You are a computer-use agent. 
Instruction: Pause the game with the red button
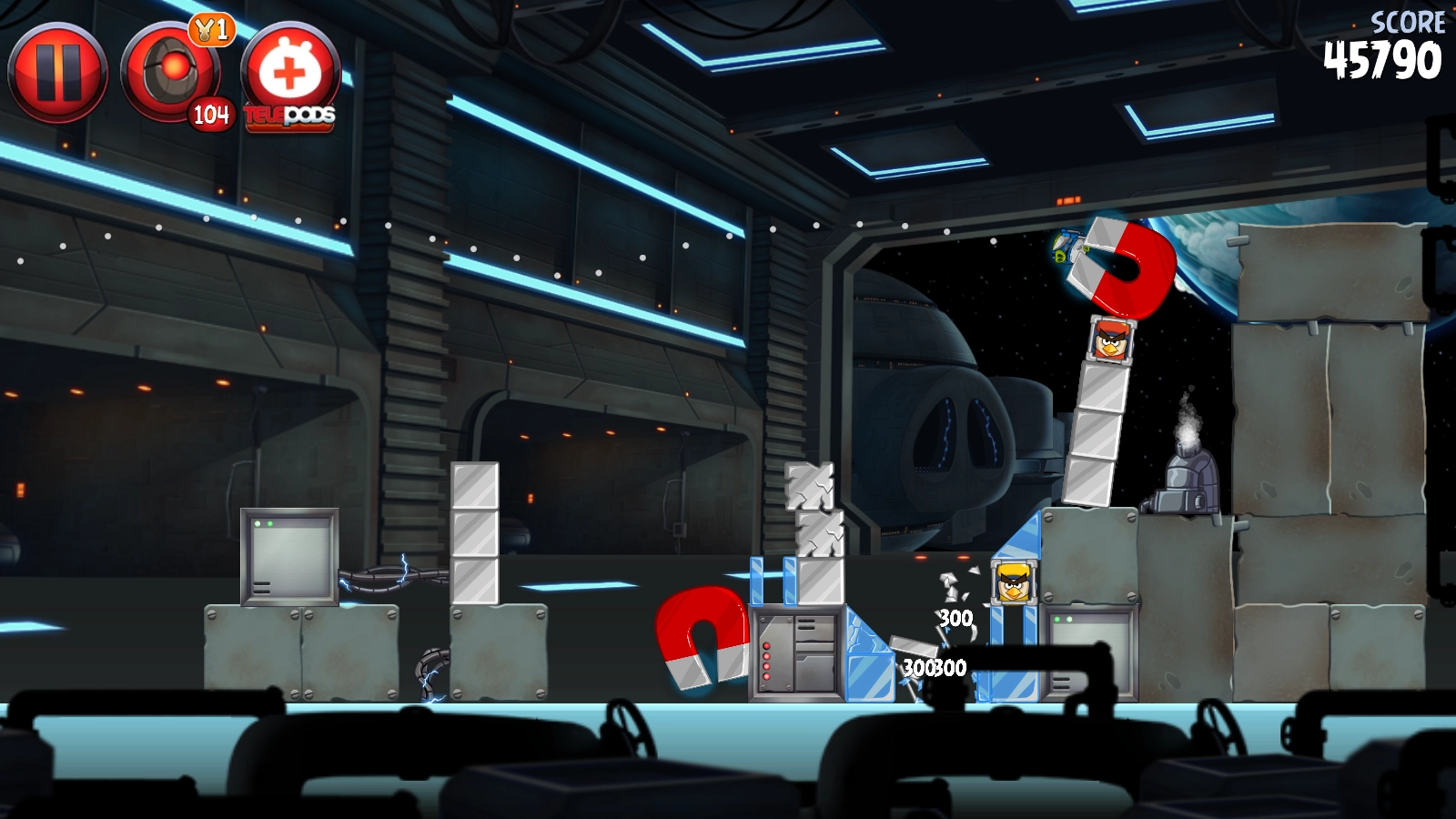point(57,72)
